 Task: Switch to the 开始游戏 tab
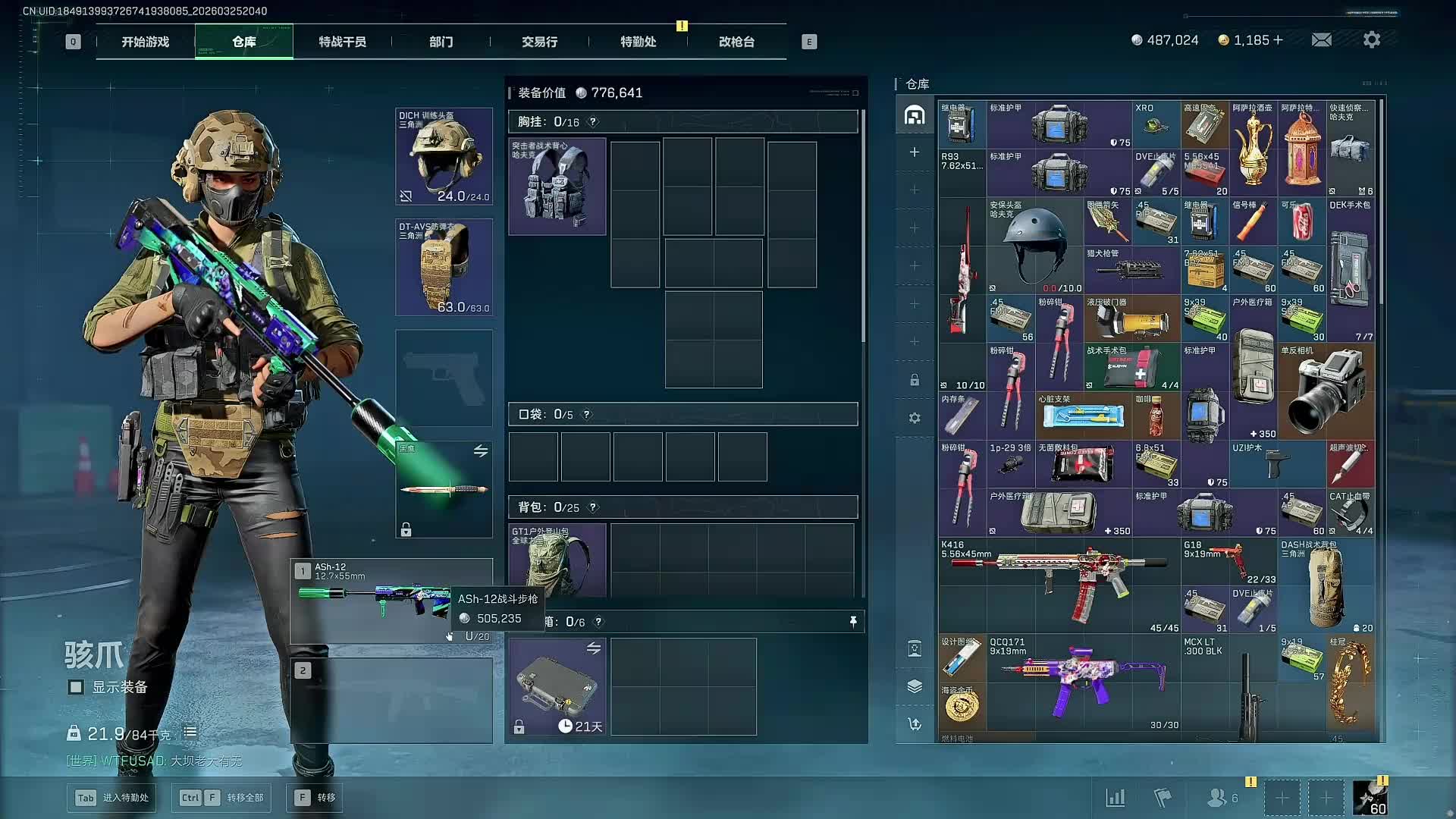pos(145,42)
